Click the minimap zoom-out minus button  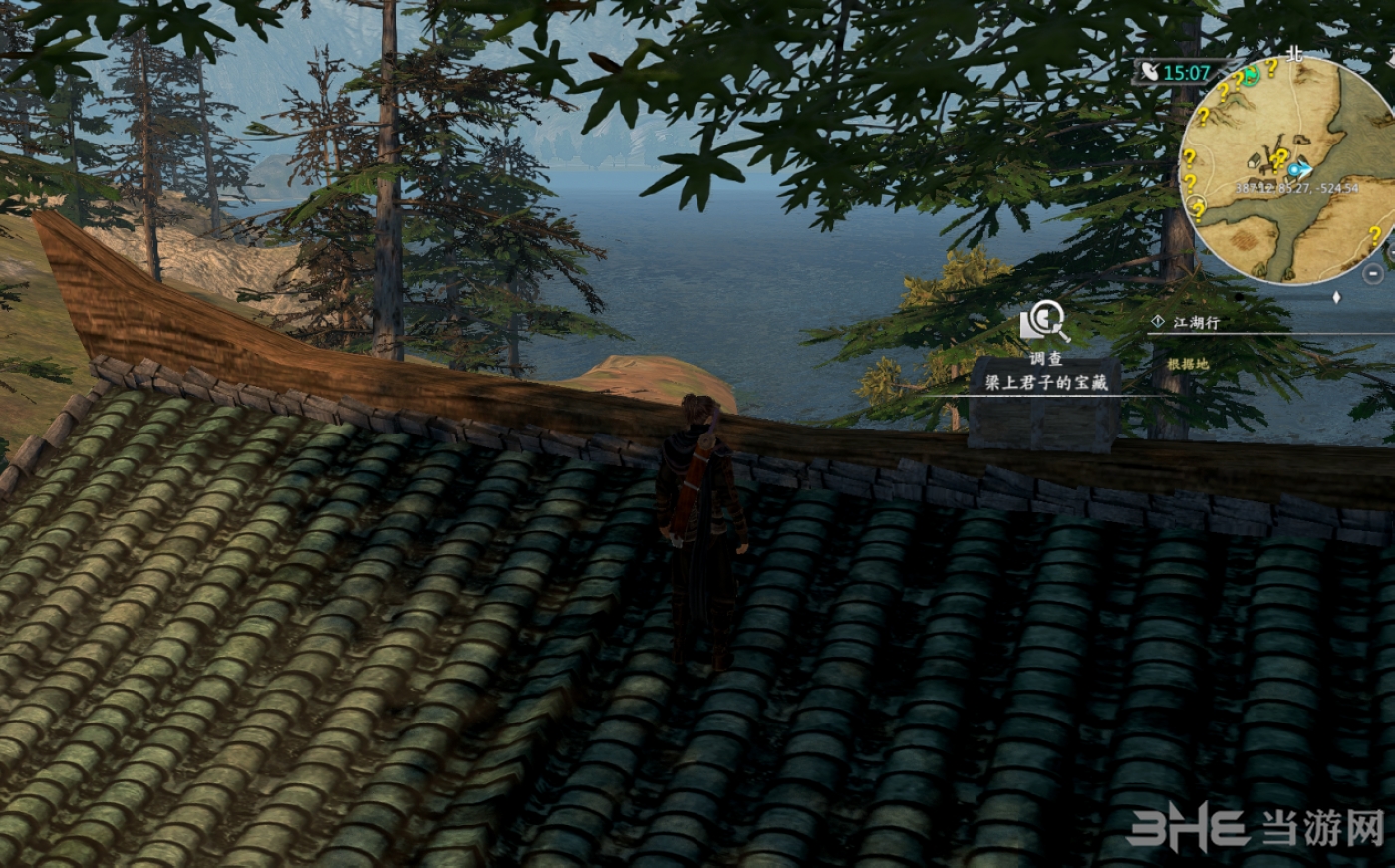point(1372,274)
